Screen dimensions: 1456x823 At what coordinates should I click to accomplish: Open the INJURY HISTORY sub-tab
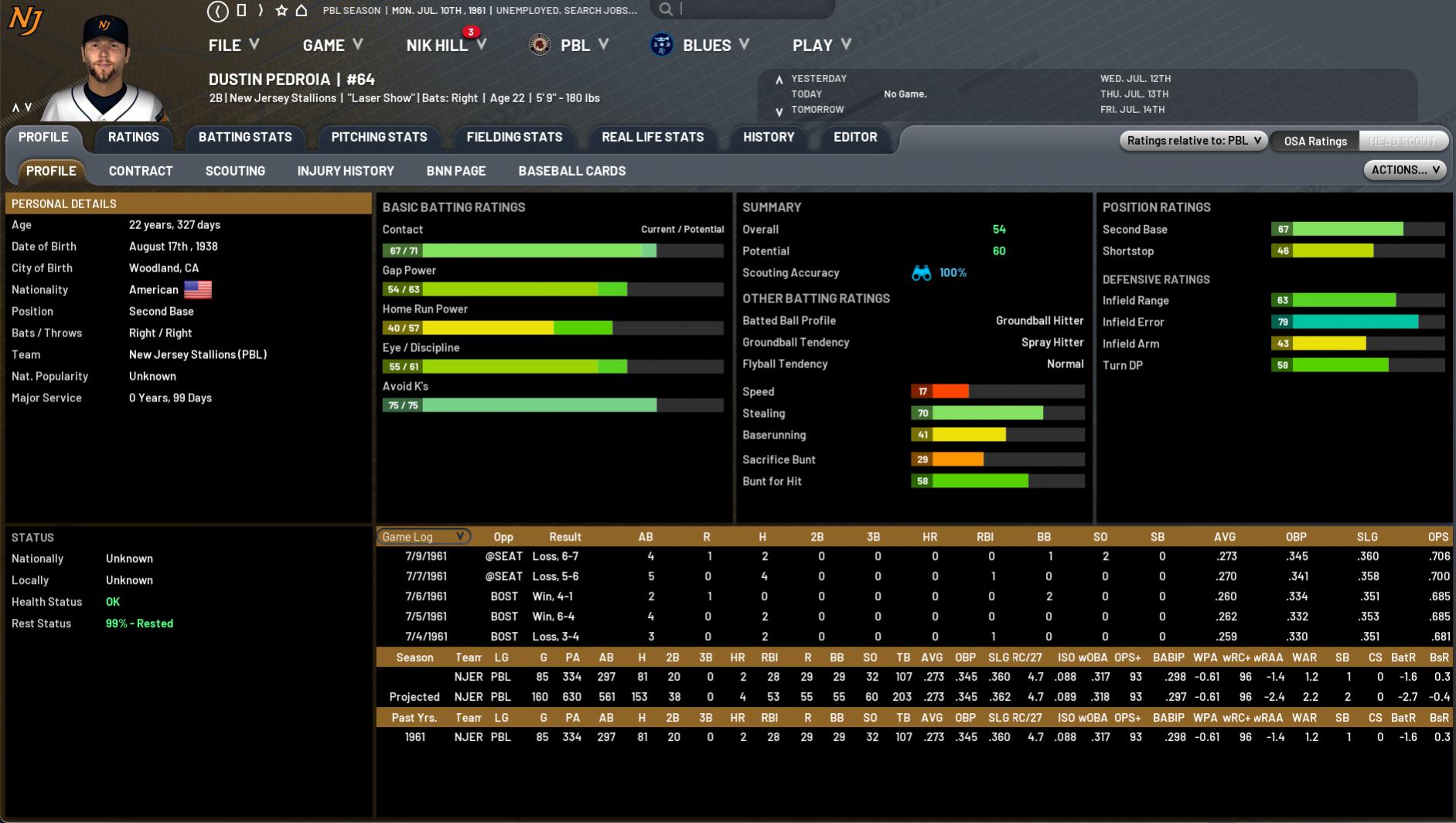(346, 171)
